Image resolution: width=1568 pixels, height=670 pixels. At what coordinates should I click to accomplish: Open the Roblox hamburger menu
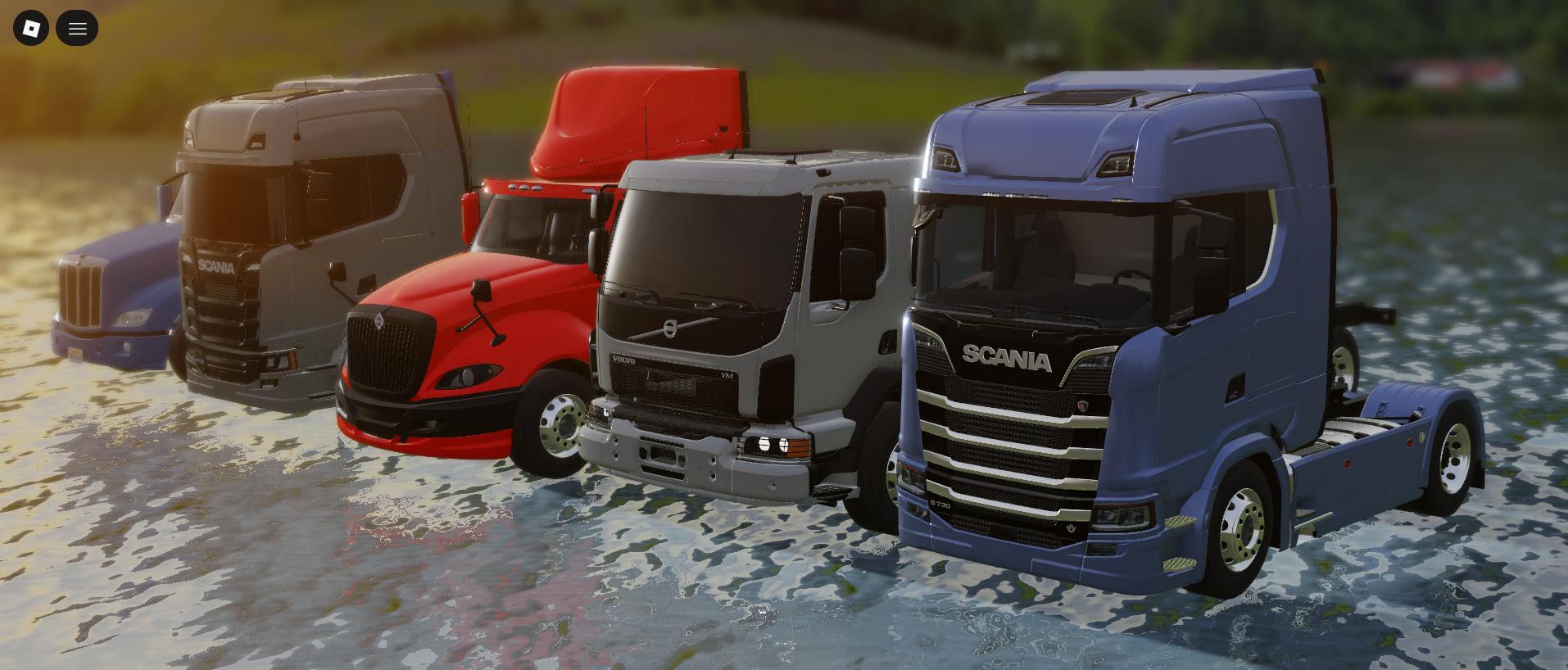click(77, 27)
